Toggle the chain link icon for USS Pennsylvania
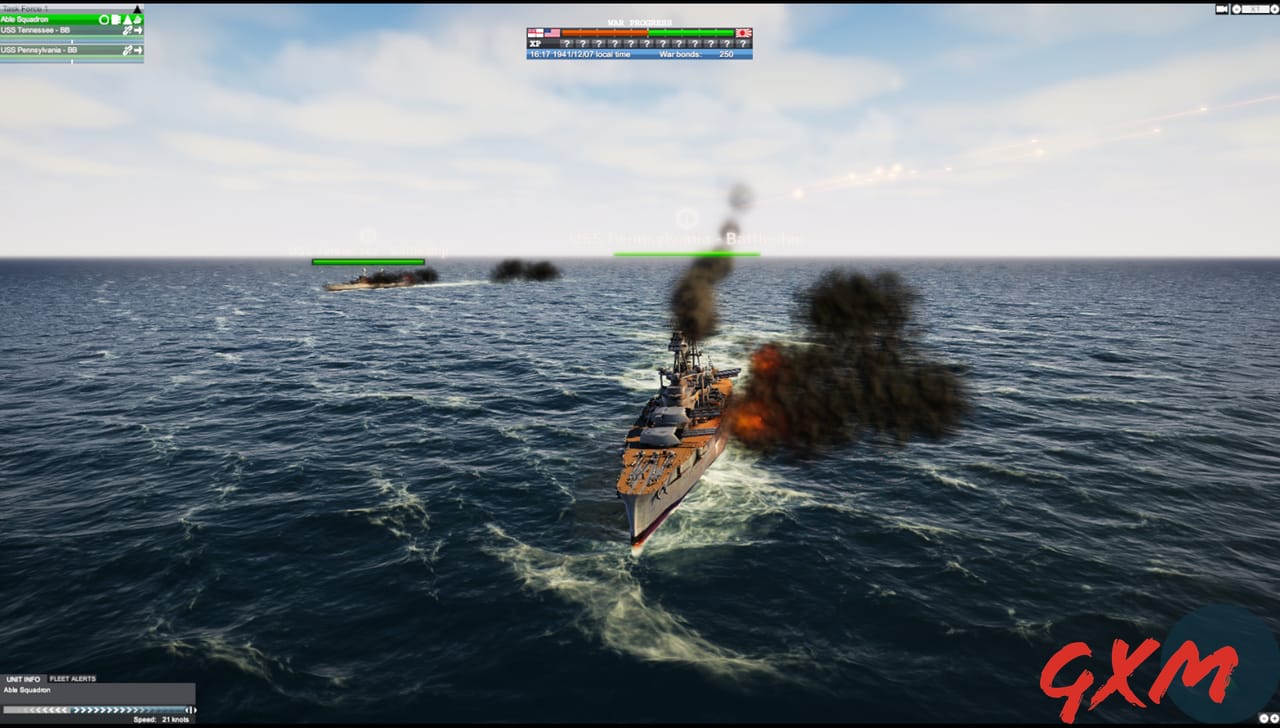The image size is (1280, 728). pos(127,51)
